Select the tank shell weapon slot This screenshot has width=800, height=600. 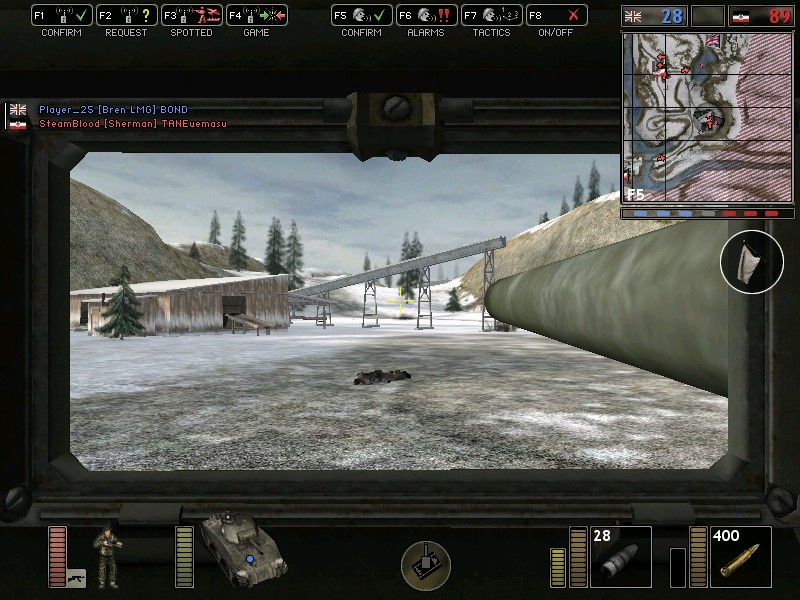[620, 557]
